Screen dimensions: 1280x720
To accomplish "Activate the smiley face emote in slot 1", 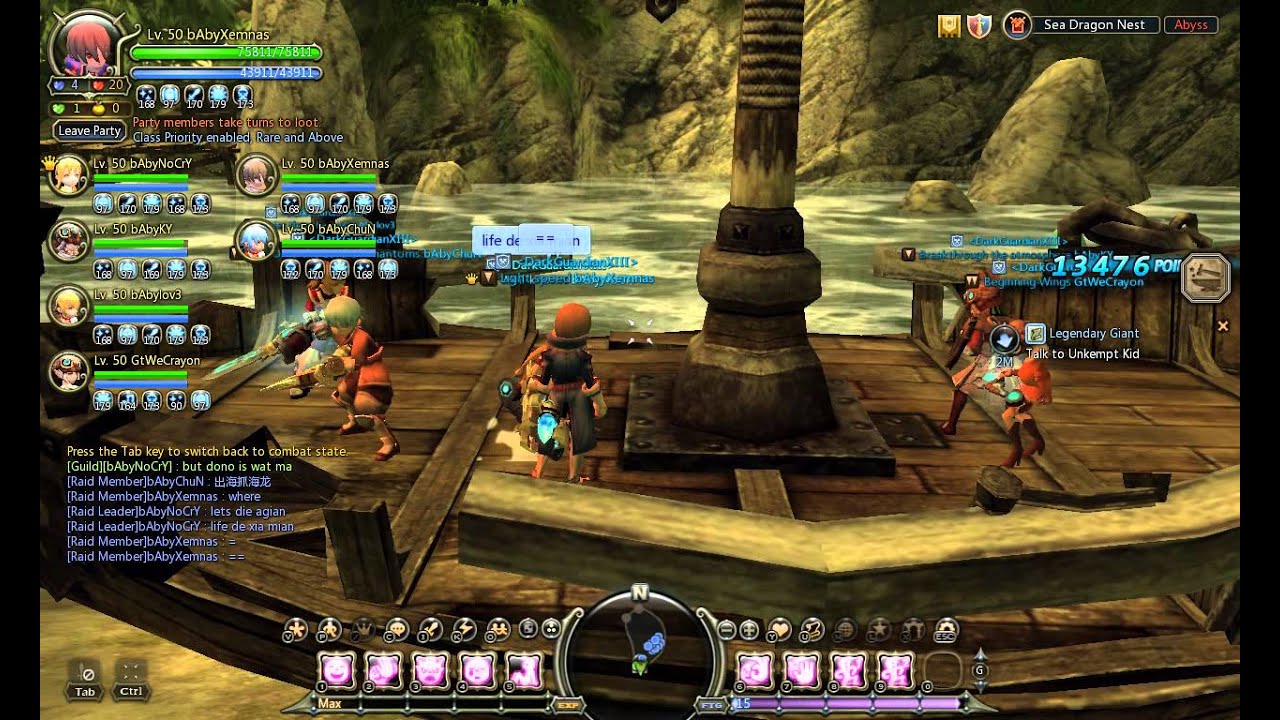I will click(337, 670).
